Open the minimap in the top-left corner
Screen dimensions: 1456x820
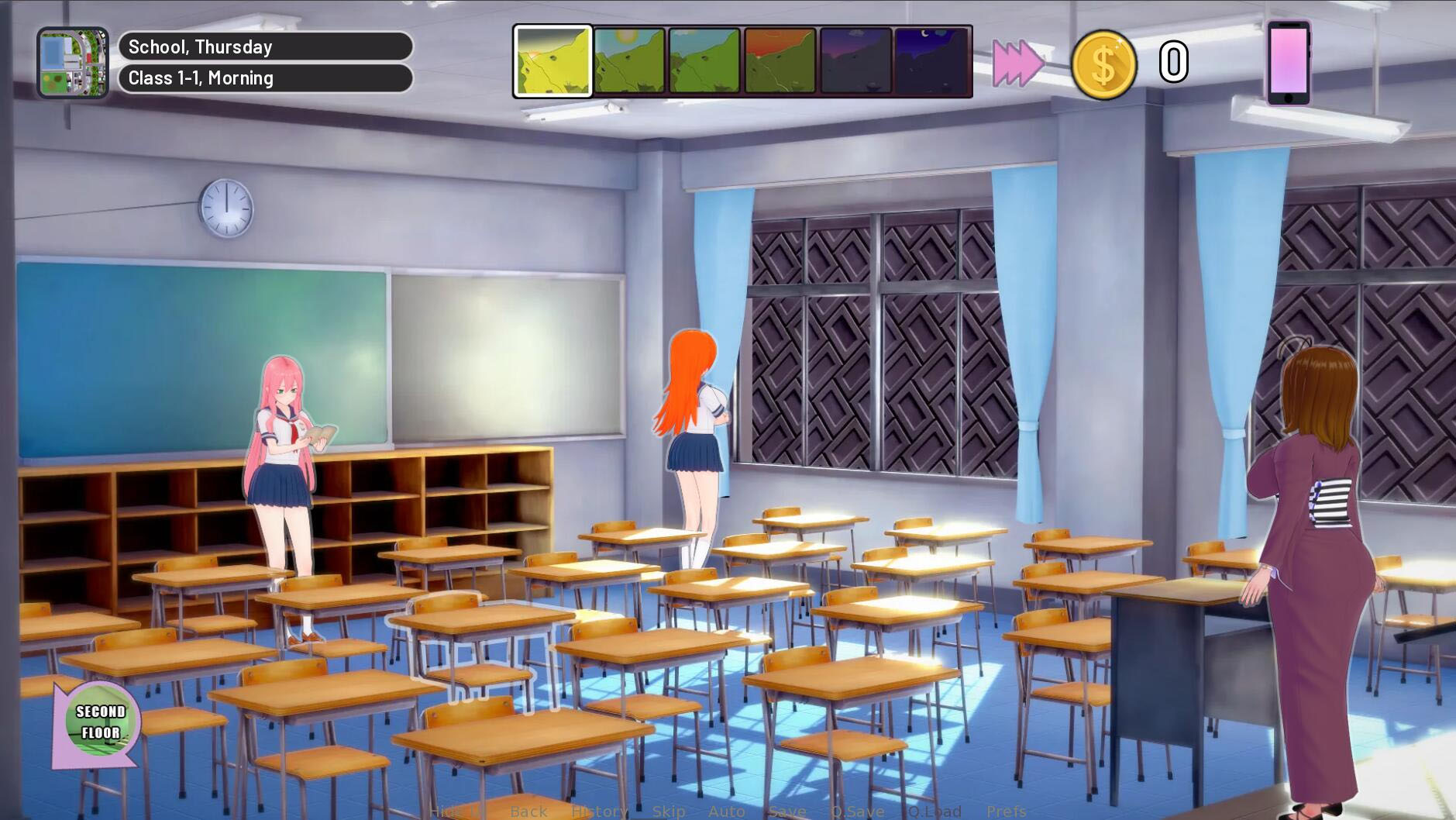[74, 58]
